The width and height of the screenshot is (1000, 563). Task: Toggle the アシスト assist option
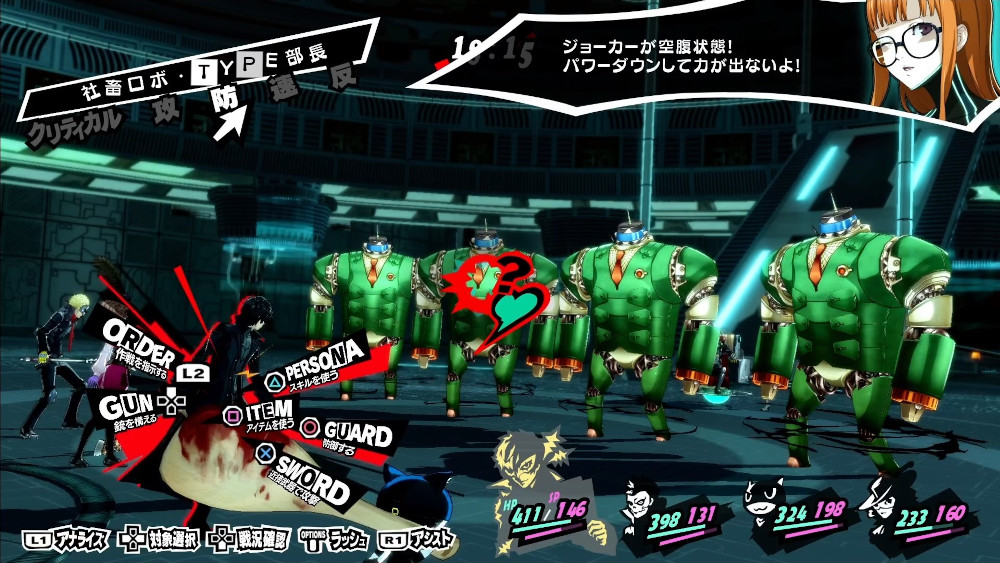click(420, 540)
